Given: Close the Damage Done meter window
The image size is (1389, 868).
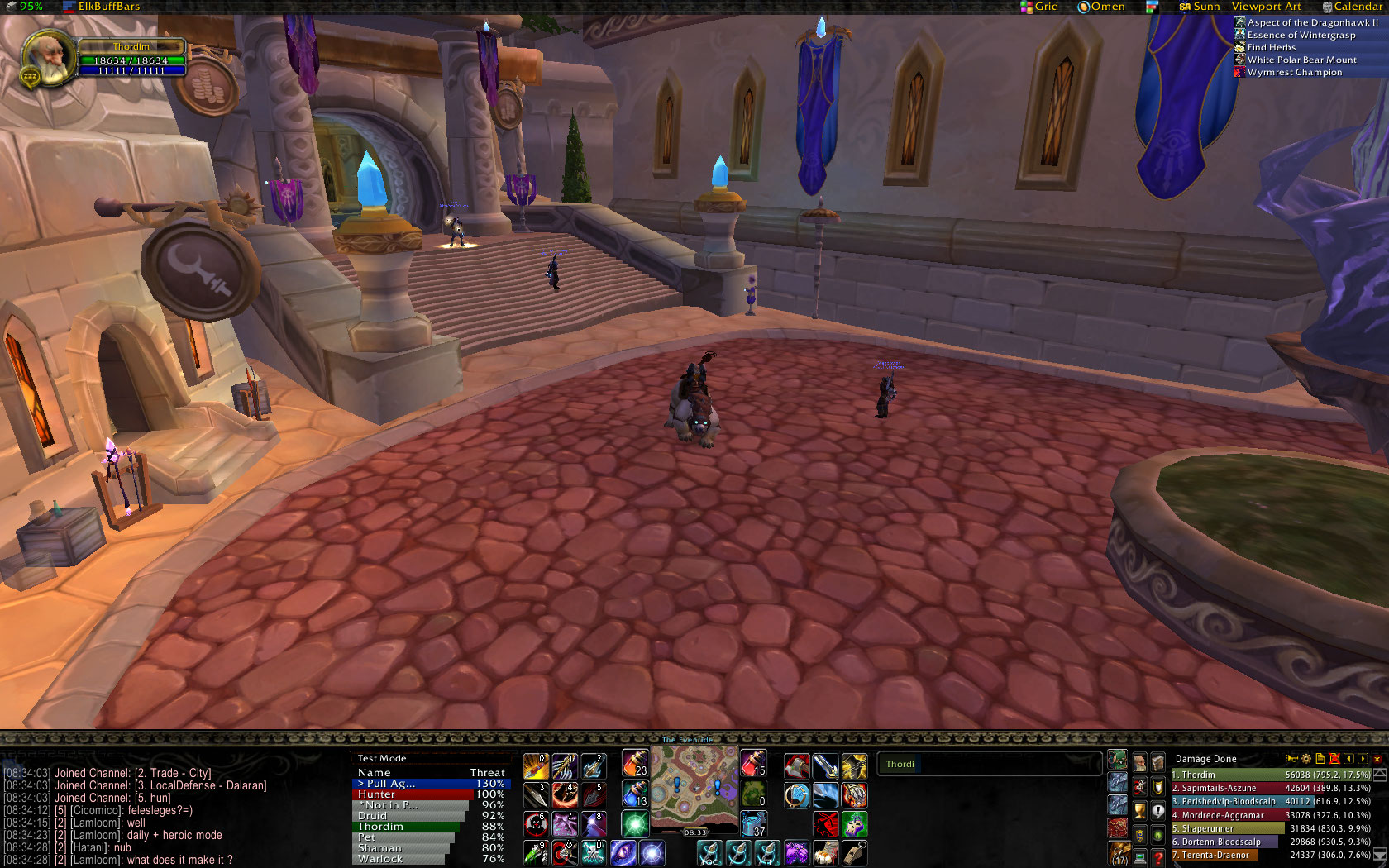Looking at the screenshot, I should point(1377,759).
